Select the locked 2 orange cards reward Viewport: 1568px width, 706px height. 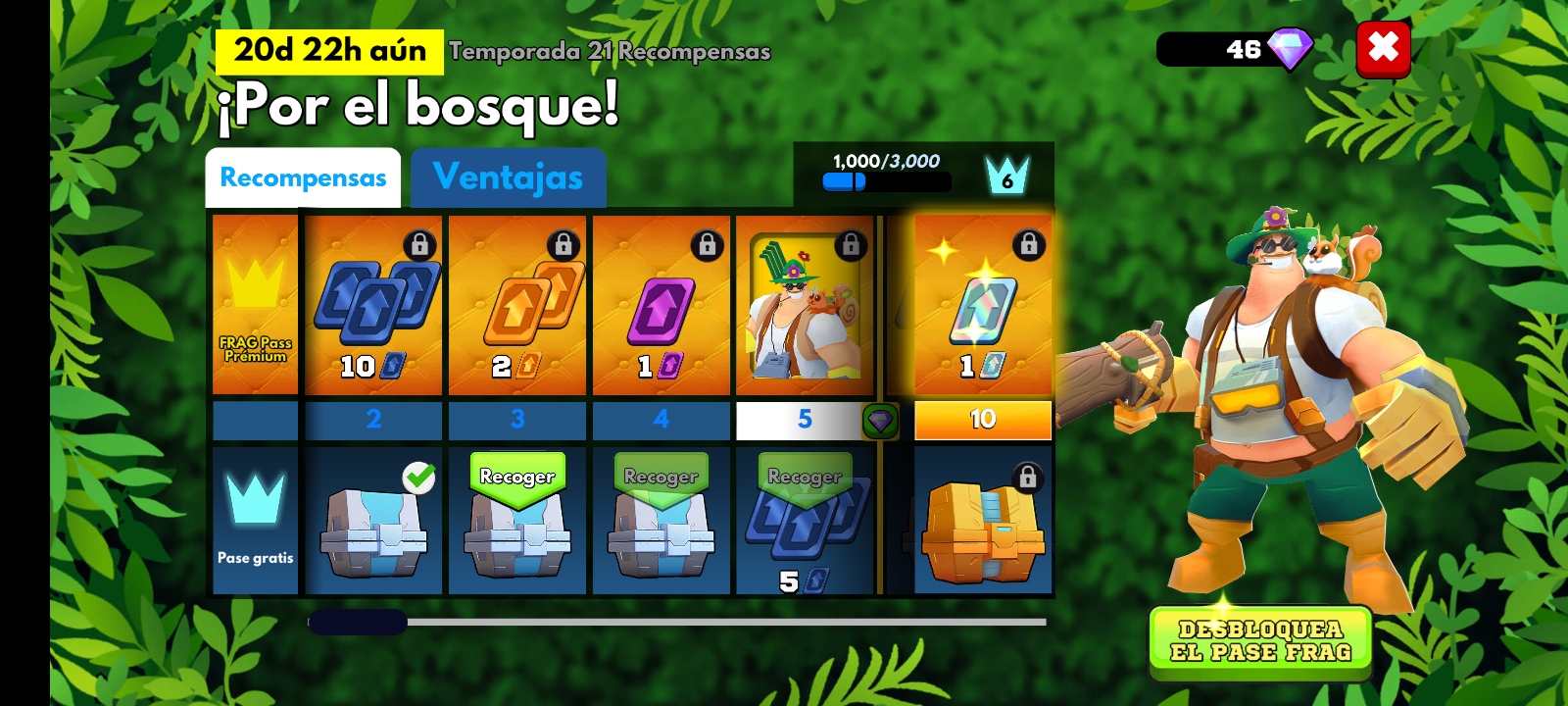pos(517,305)
